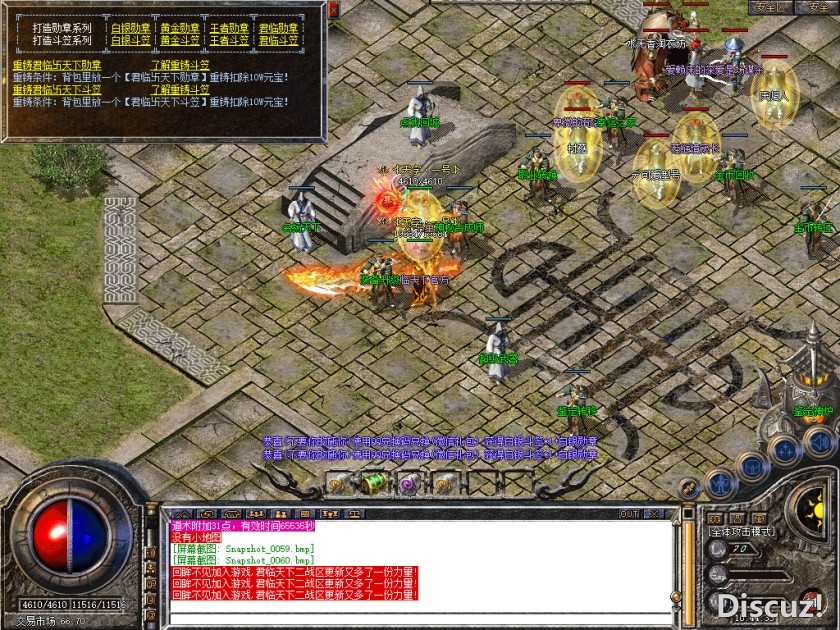Choose the 白银斗笠 crafting link

click(130, 41)
